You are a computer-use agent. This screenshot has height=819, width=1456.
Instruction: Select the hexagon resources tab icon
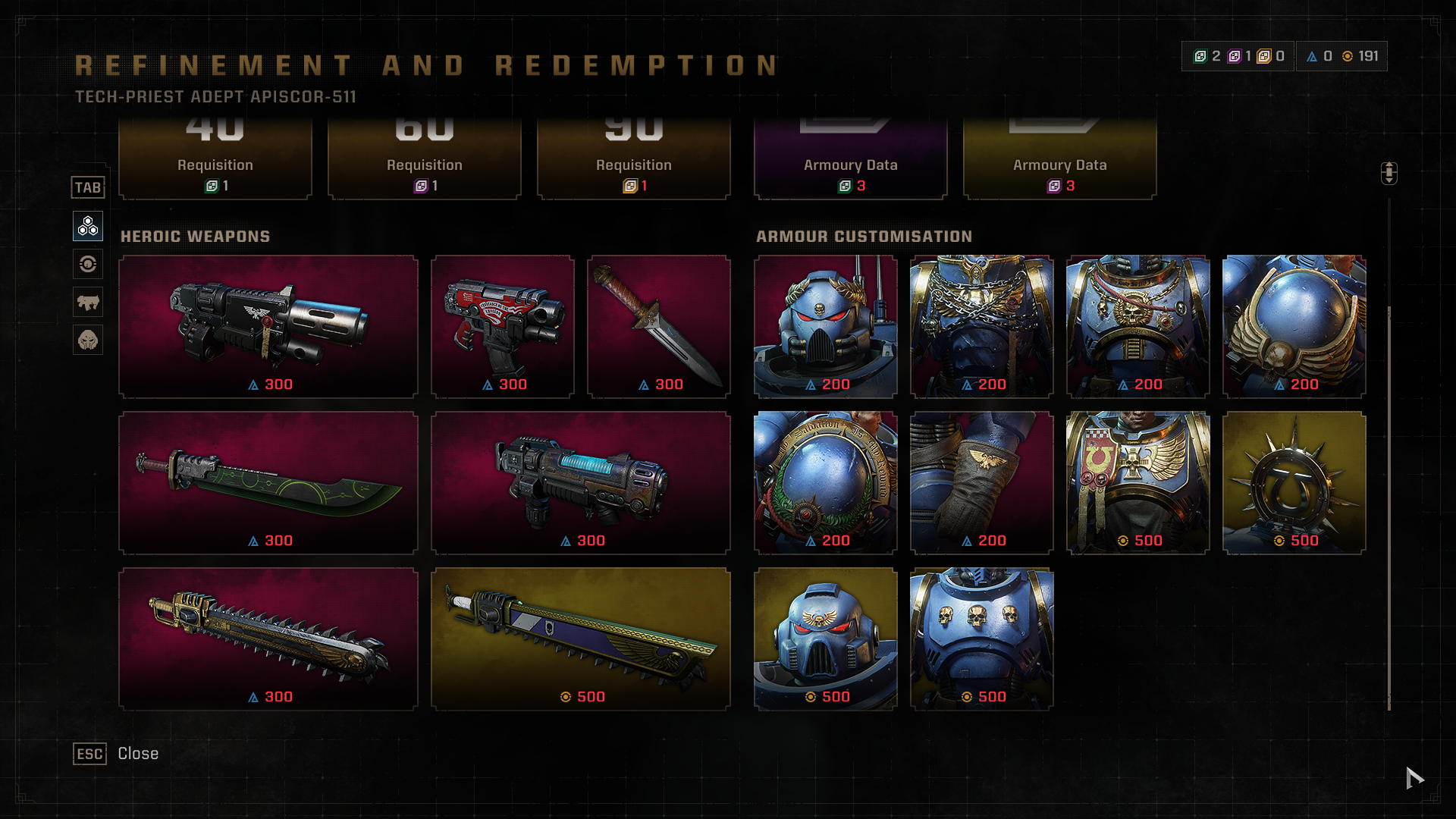coord(87,225)
